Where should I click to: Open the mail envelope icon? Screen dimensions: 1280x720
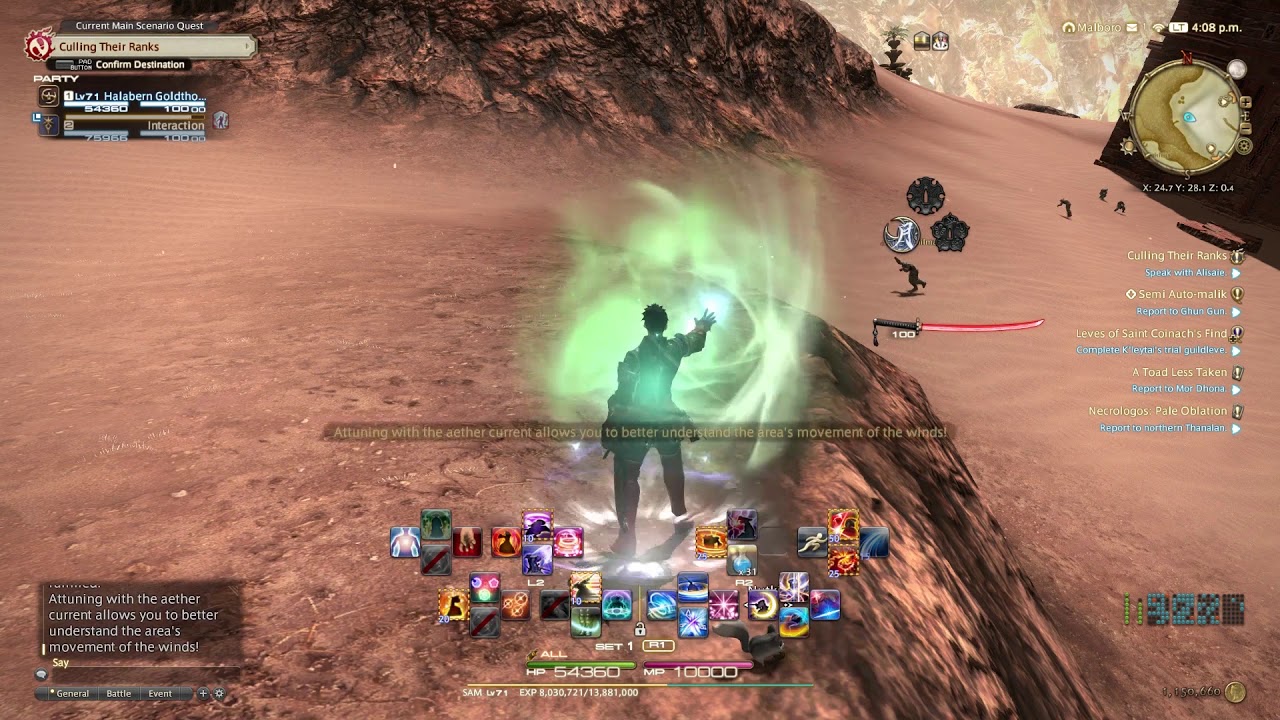(1132, 28)
